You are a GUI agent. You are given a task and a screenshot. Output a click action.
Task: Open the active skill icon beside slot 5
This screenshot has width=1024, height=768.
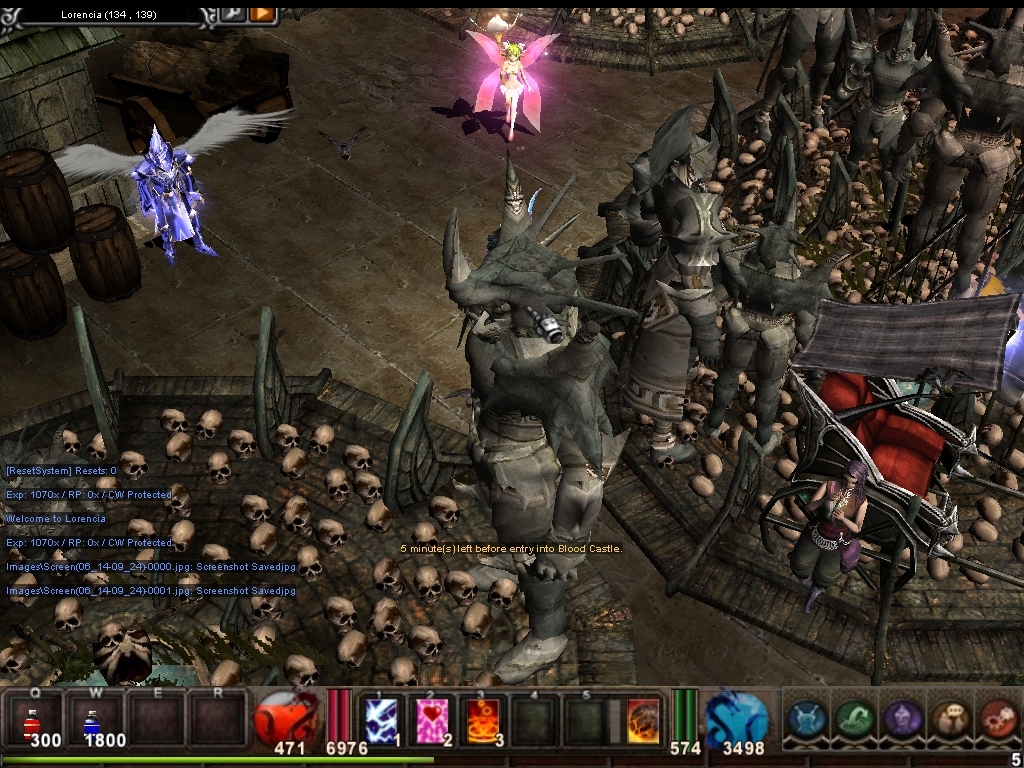click(642, 720)
